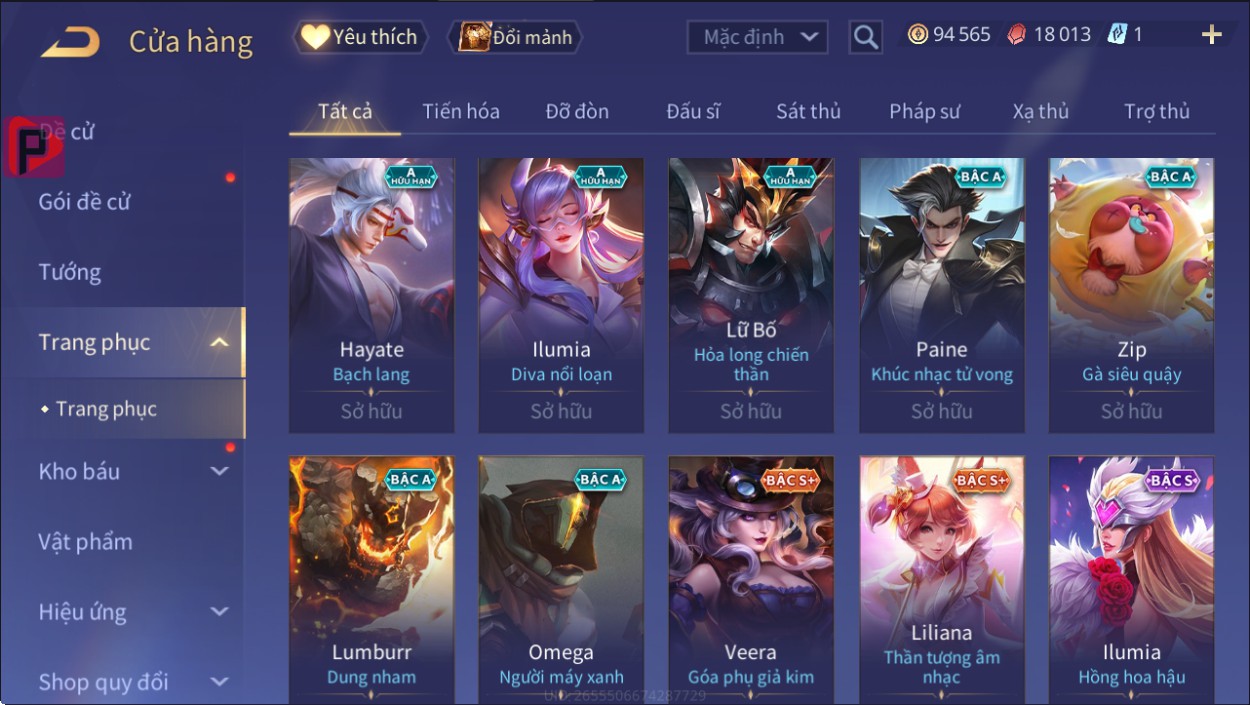Switch to the Đỡ đòn tab
This screenshot has height=705, width=1250.
click(577, 112)
